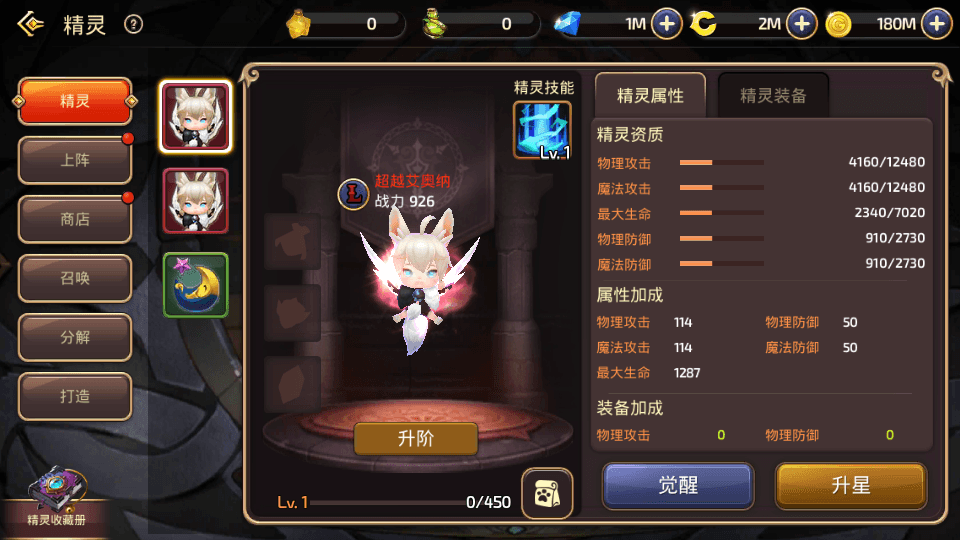Add gold coins with the plus button
Screen dimensions: 960x540
pyautogui.click(x=936, y=24)
